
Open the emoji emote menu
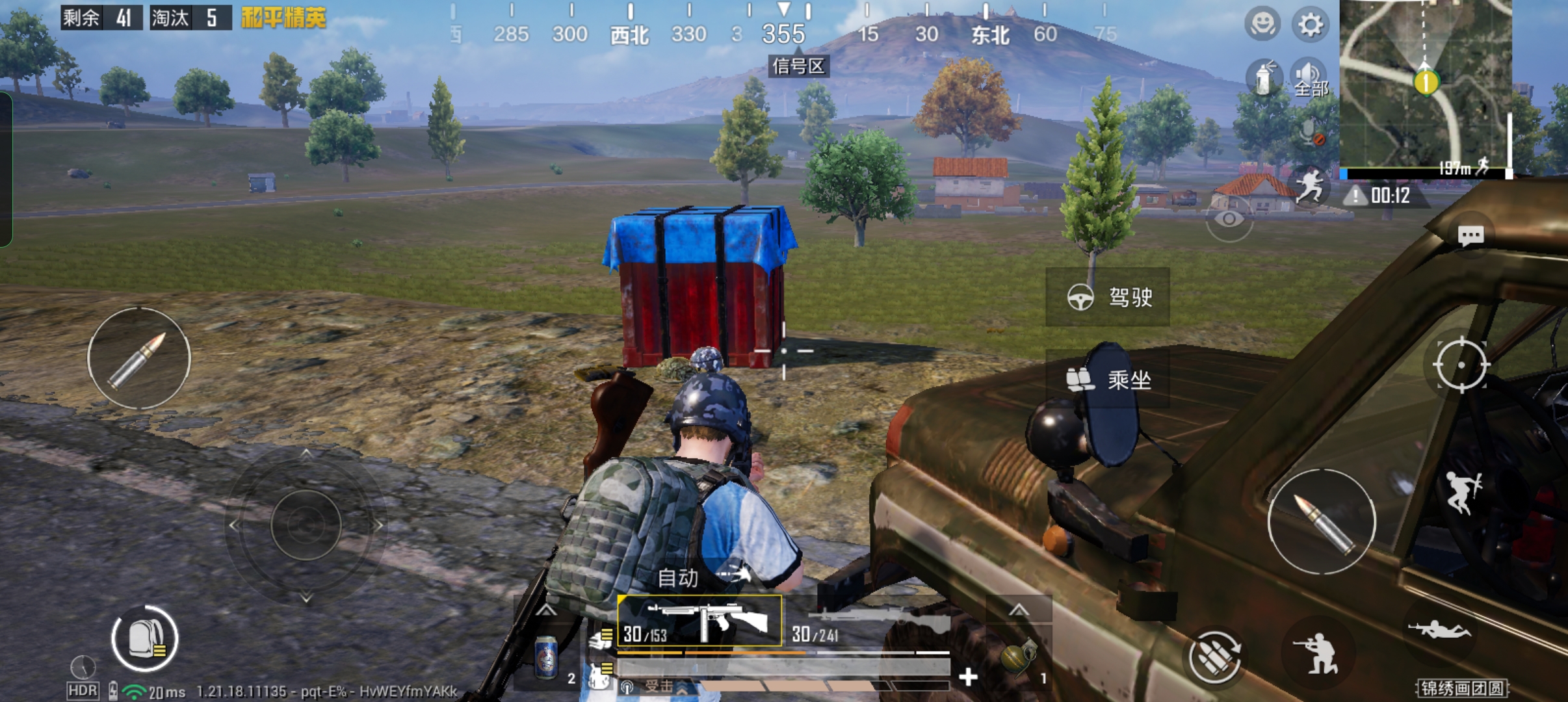tap(1262, 25)
